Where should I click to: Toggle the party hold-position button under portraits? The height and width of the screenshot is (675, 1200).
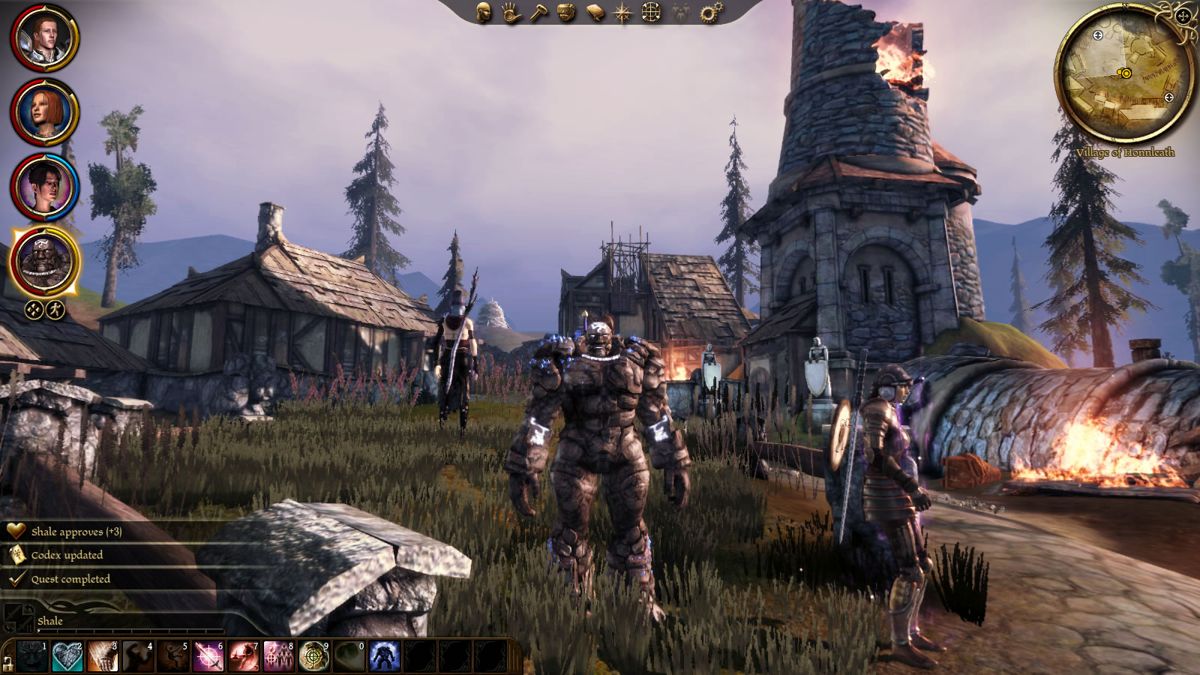[x=34, y=310]
